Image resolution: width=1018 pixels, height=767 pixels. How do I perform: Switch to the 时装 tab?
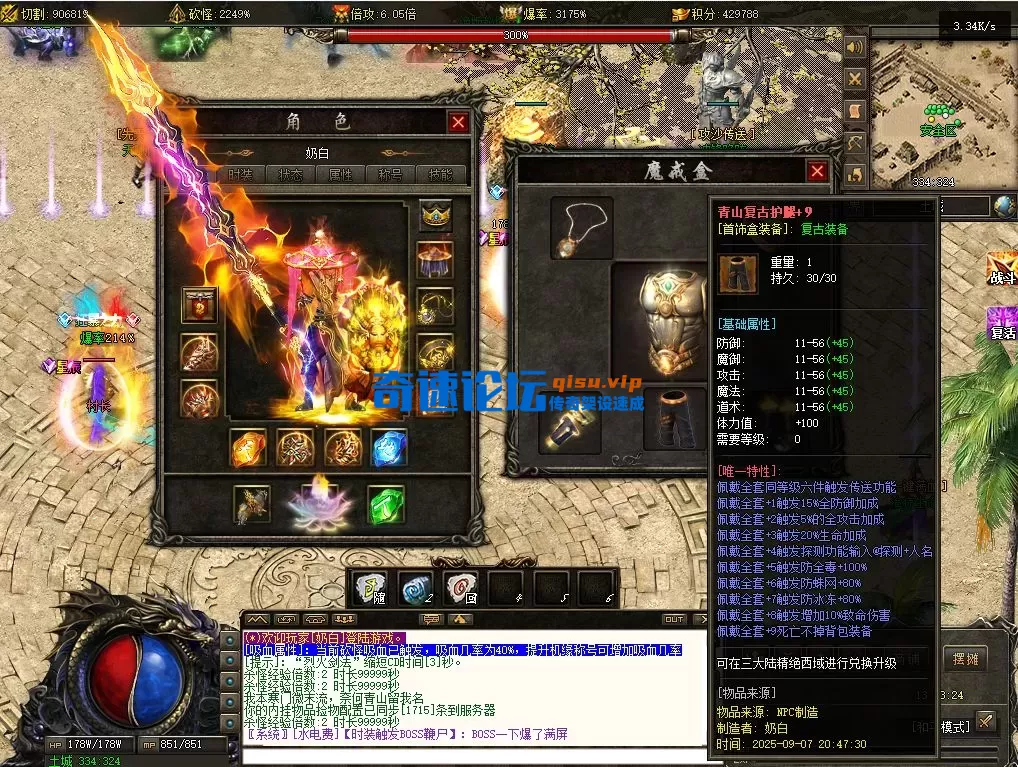click(241, 174)
